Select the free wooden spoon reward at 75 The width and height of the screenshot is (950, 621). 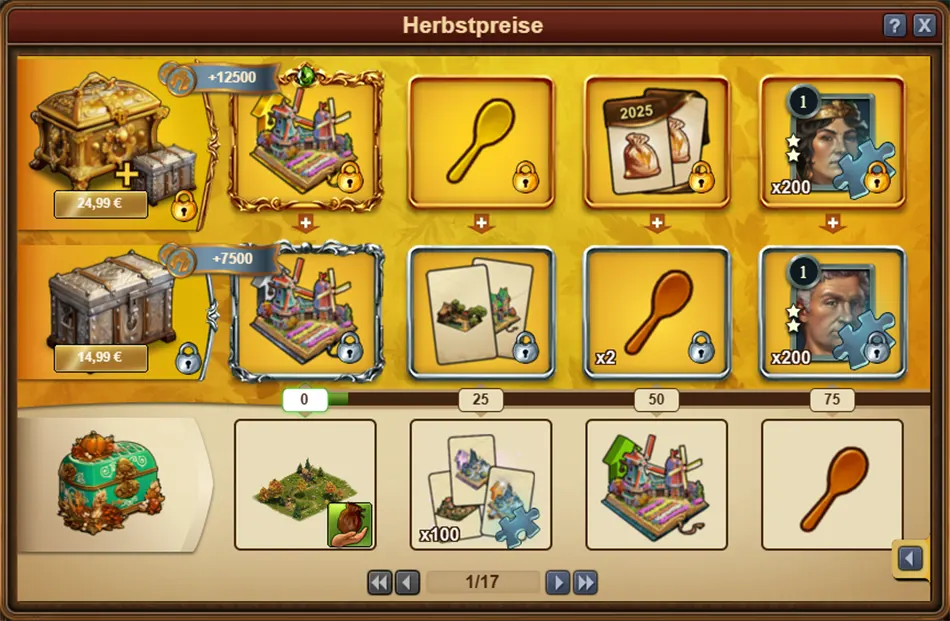point(832,485)
